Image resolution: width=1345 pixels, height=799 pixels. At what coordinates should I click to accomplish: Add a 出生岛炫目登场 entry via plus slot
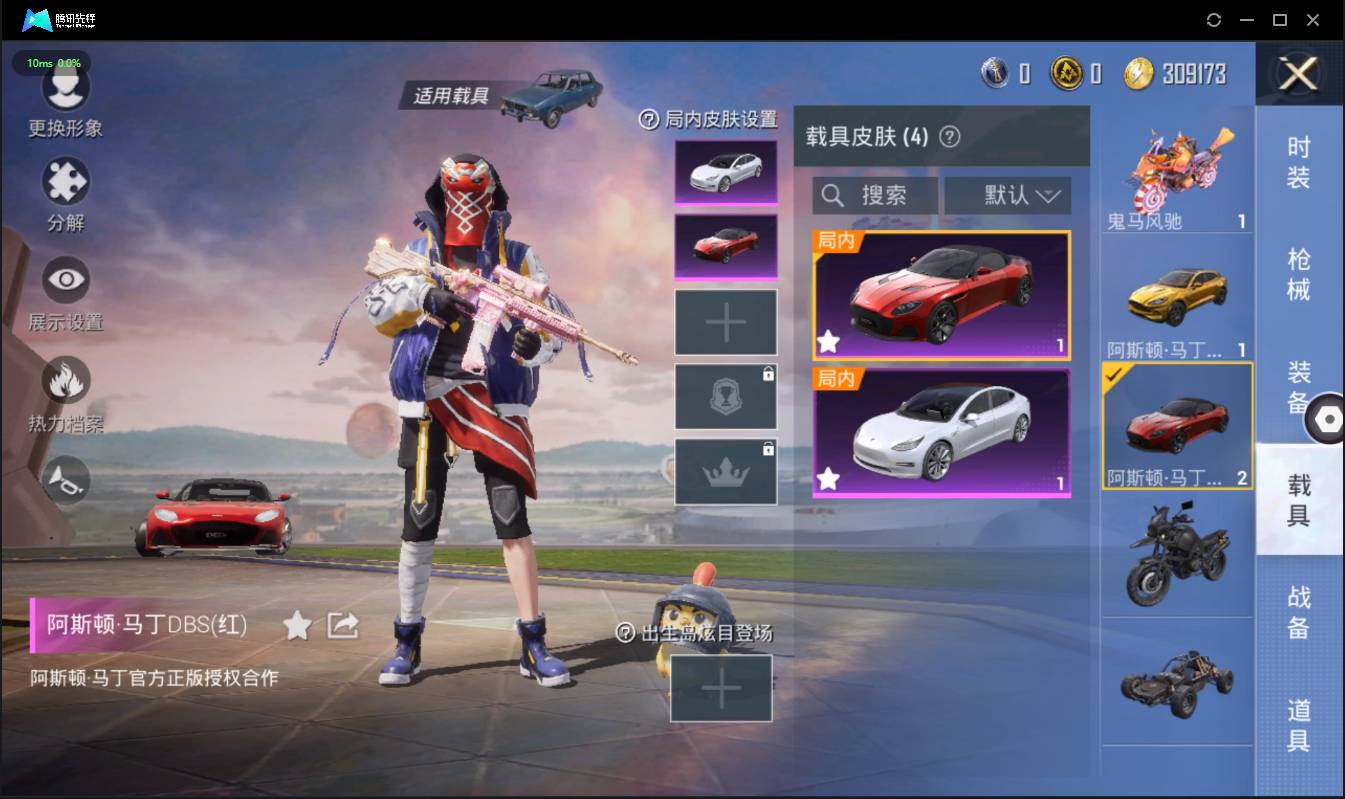(721, 688)
